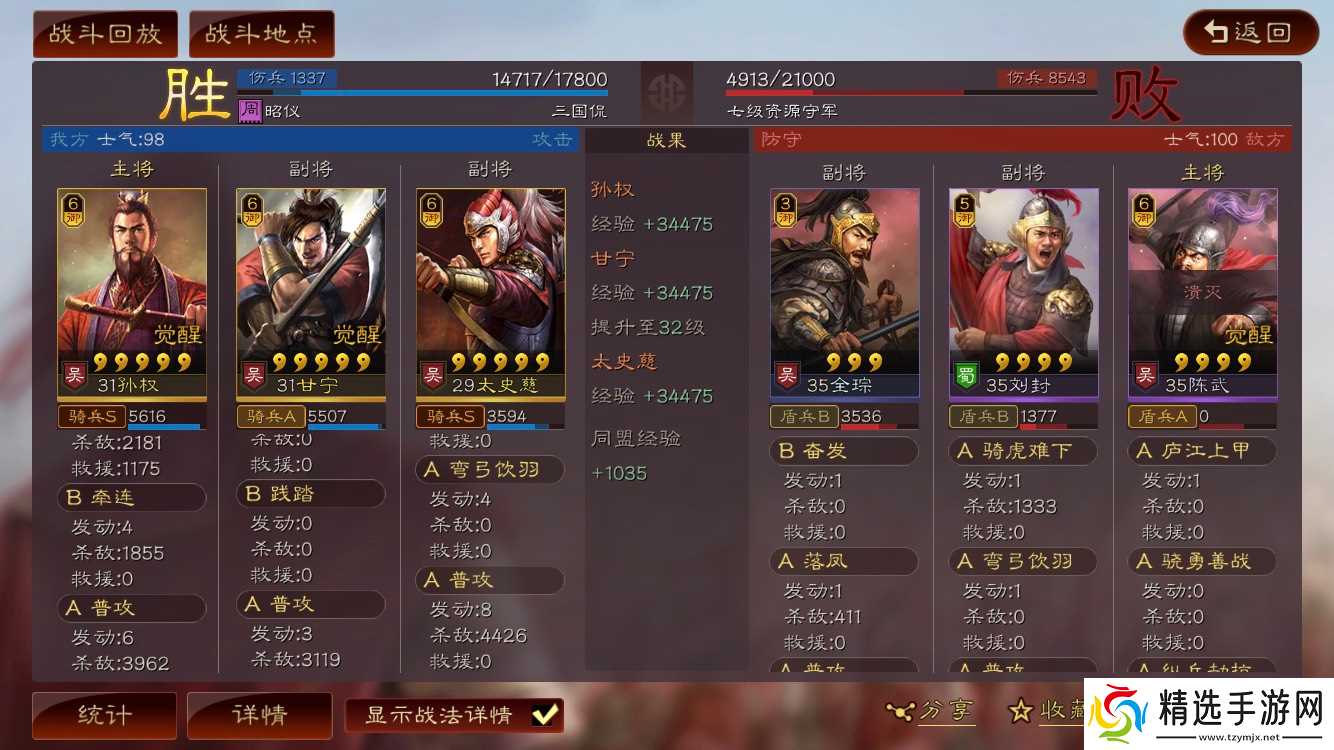The image size is (1334, 750).
Task: Click the 战斗回放 replay button
Action: click(104, 32)
